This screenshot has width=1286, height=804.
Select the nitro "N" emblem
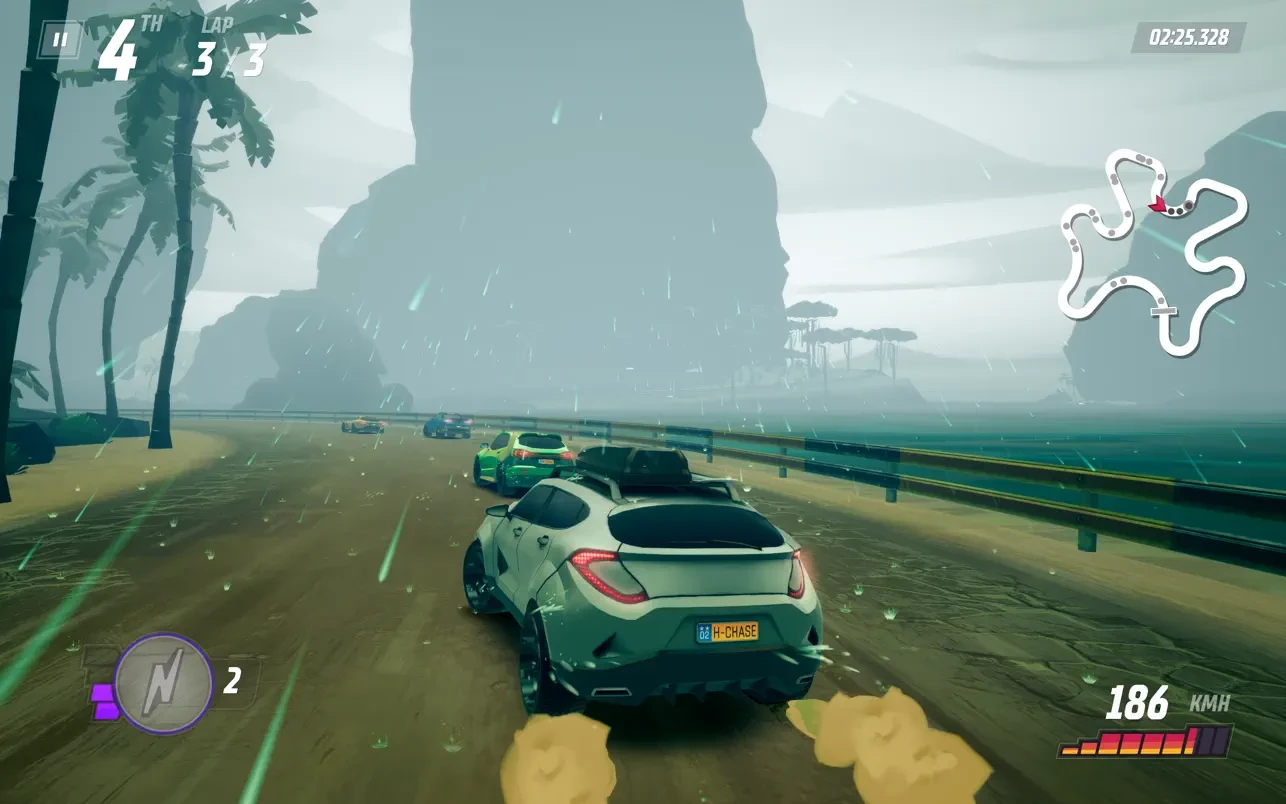click(x=163, y=677)
